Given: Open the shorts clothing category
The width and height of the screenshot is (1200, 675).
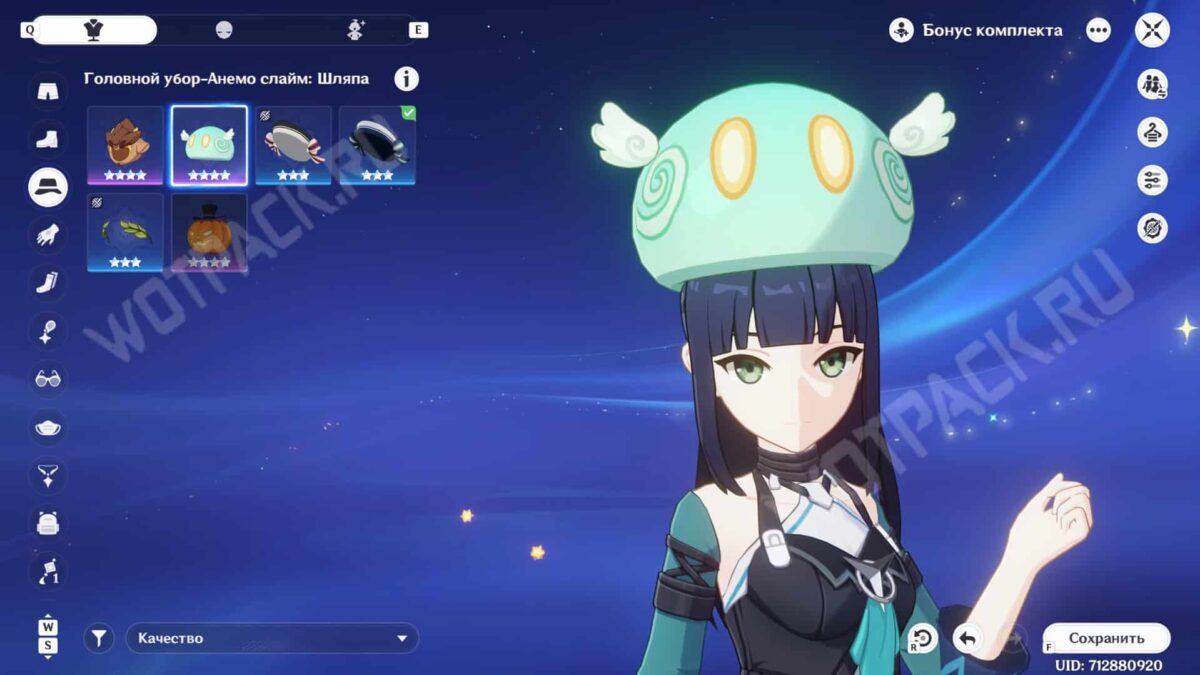Looking at the screenshot, I should (x=48, y=91).
